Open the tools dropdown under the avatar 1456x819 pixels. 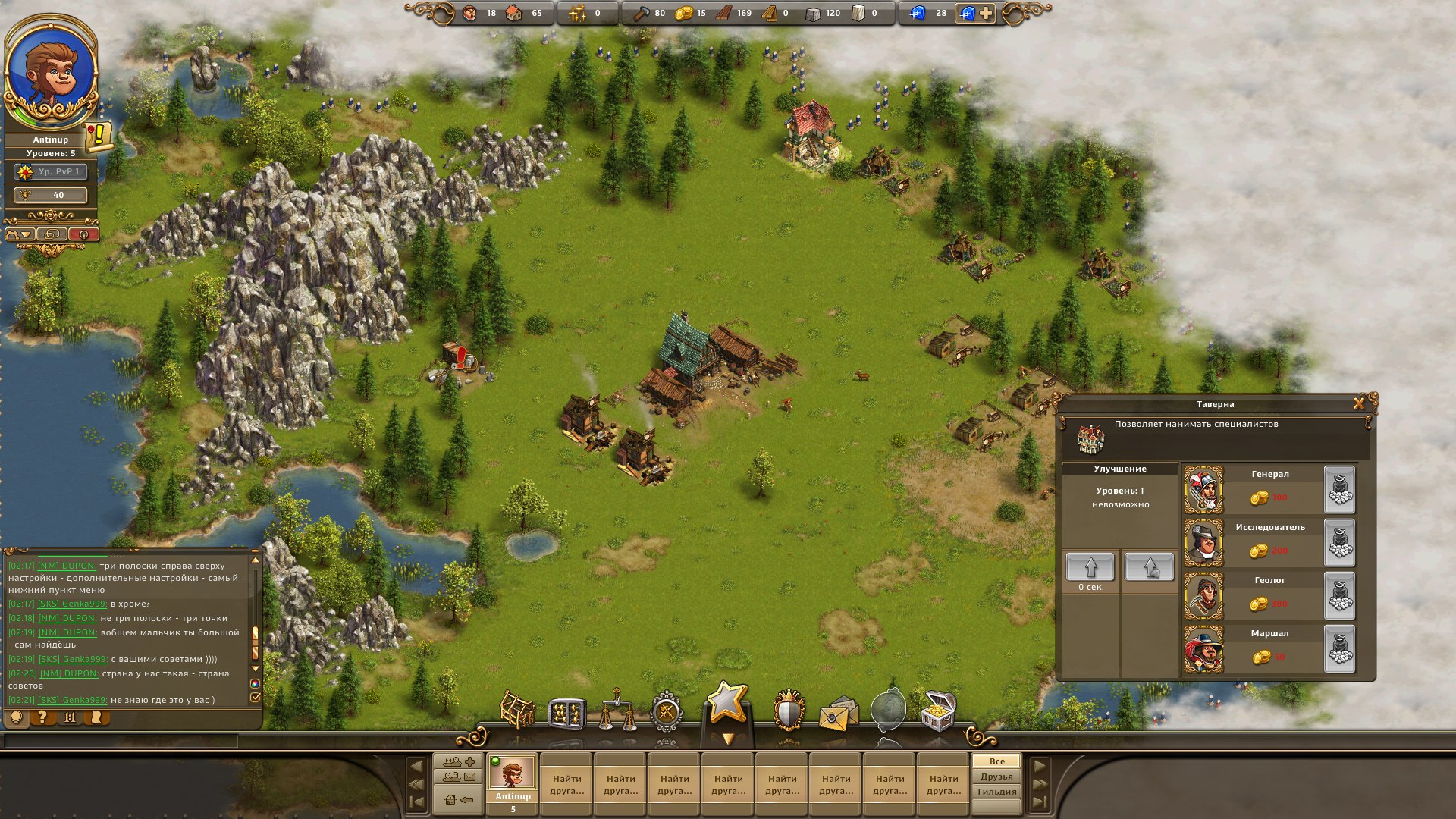19,234
